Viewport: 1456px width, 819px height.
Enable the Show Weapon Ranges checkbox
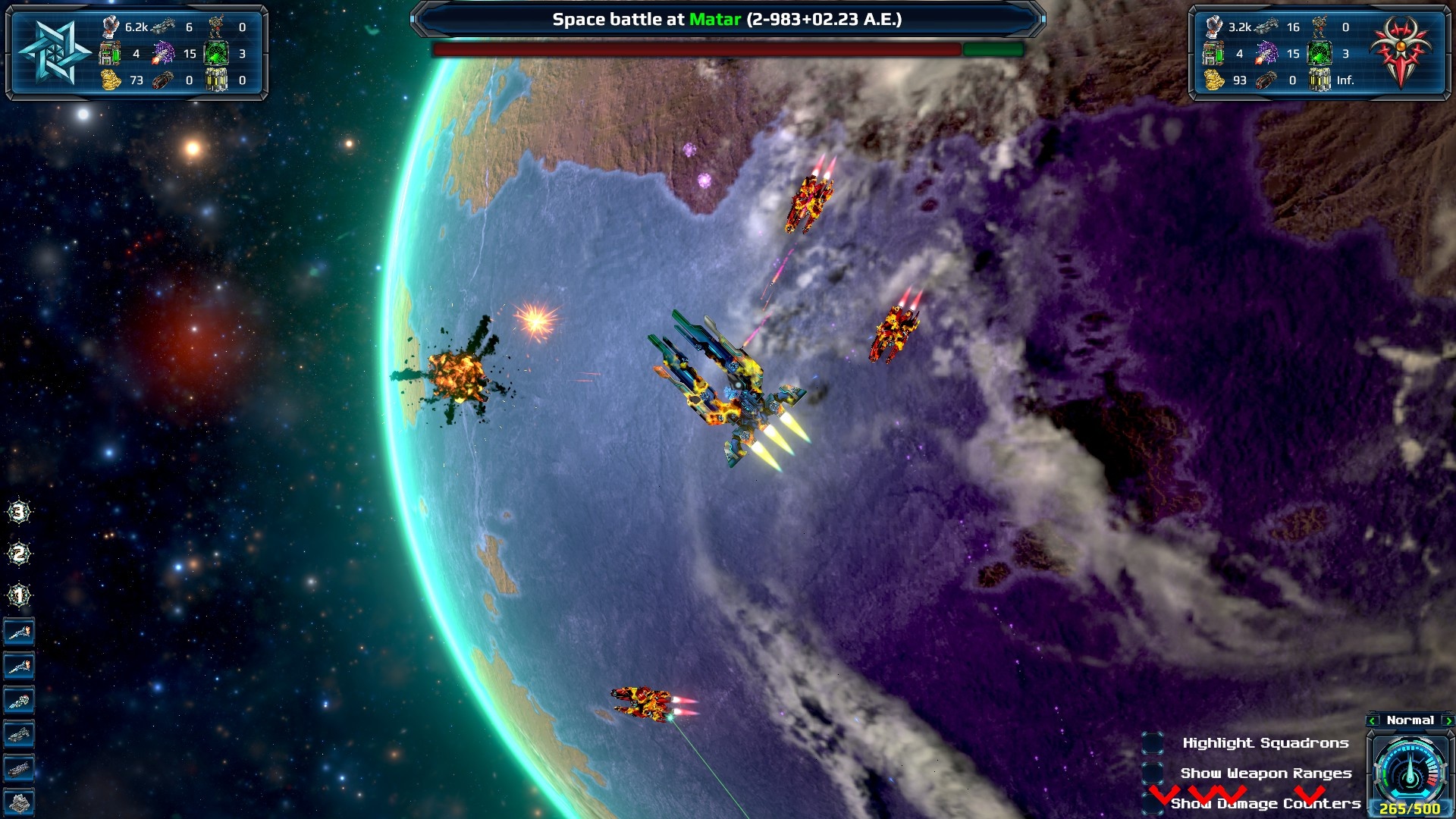point(1153,773)
